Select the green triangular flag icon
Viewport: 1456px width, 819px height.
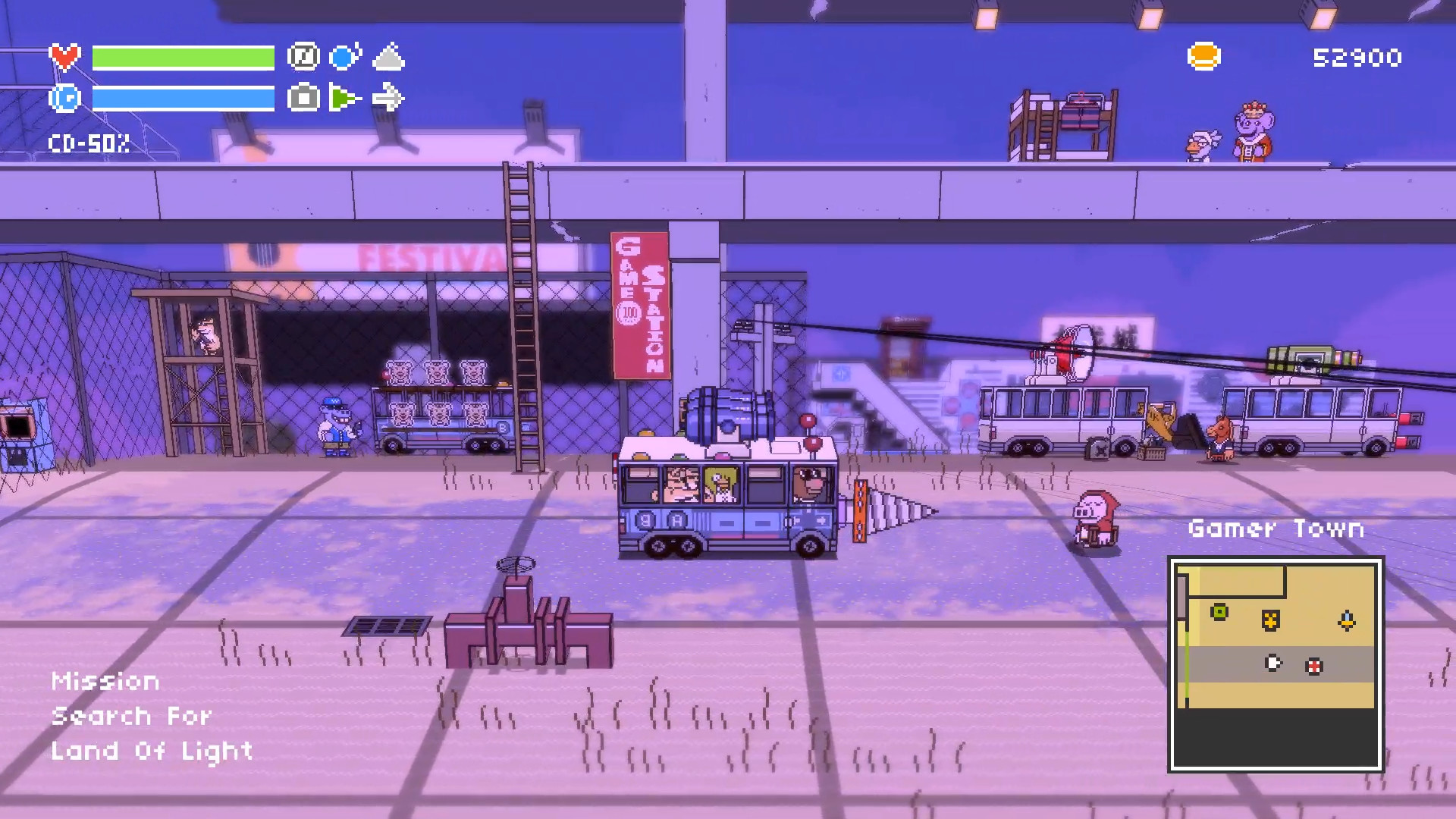345,98
